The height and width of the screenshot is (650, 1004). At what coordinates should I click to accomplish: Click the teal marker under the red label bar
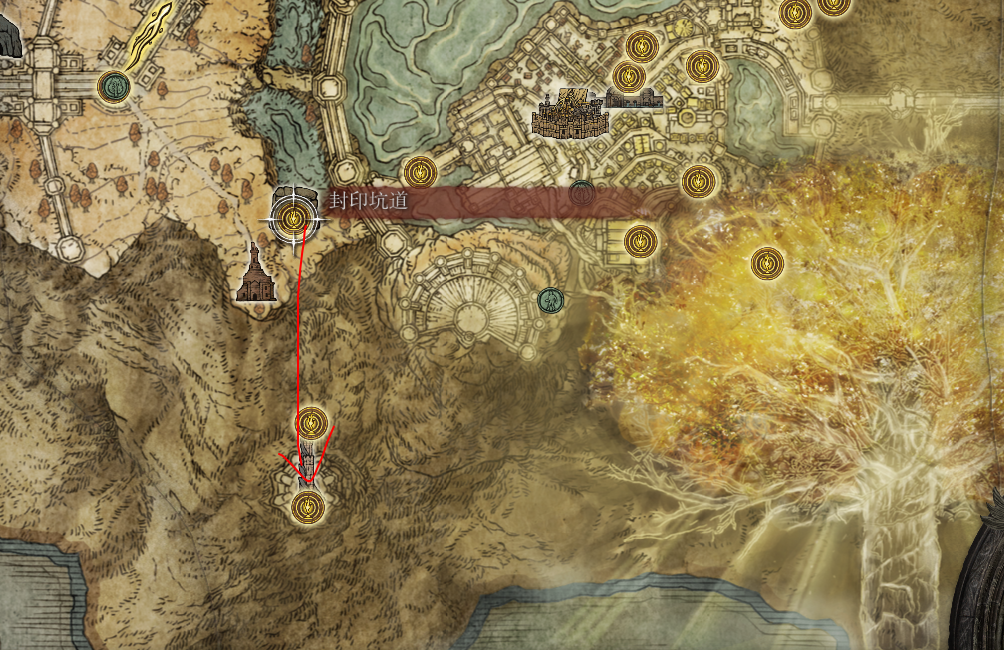pyautogui.click(x=581, y=191)
